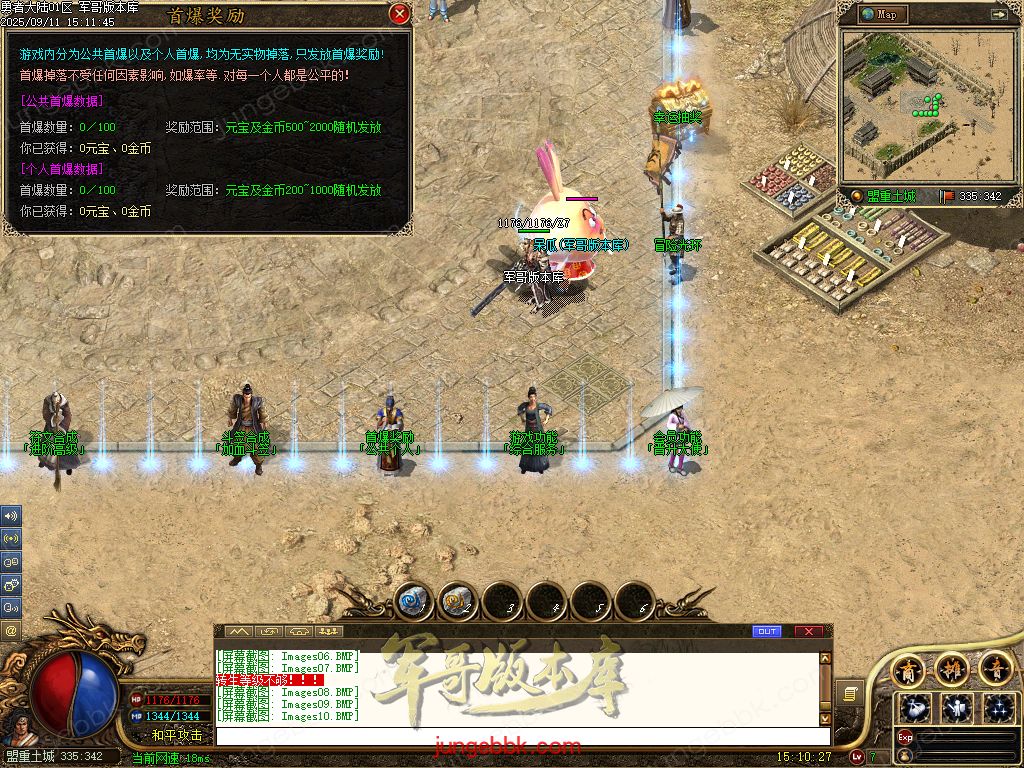
Task: Click the minimap's arrow collapse button
Action: click(998, 14)
